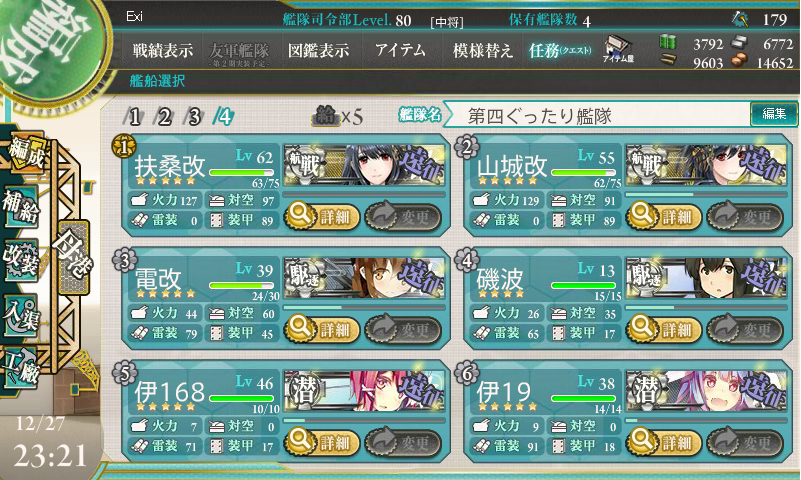The image size is (801, 480).
Task: Open 詳細 details for 伊19
Action: click(661, 442)
